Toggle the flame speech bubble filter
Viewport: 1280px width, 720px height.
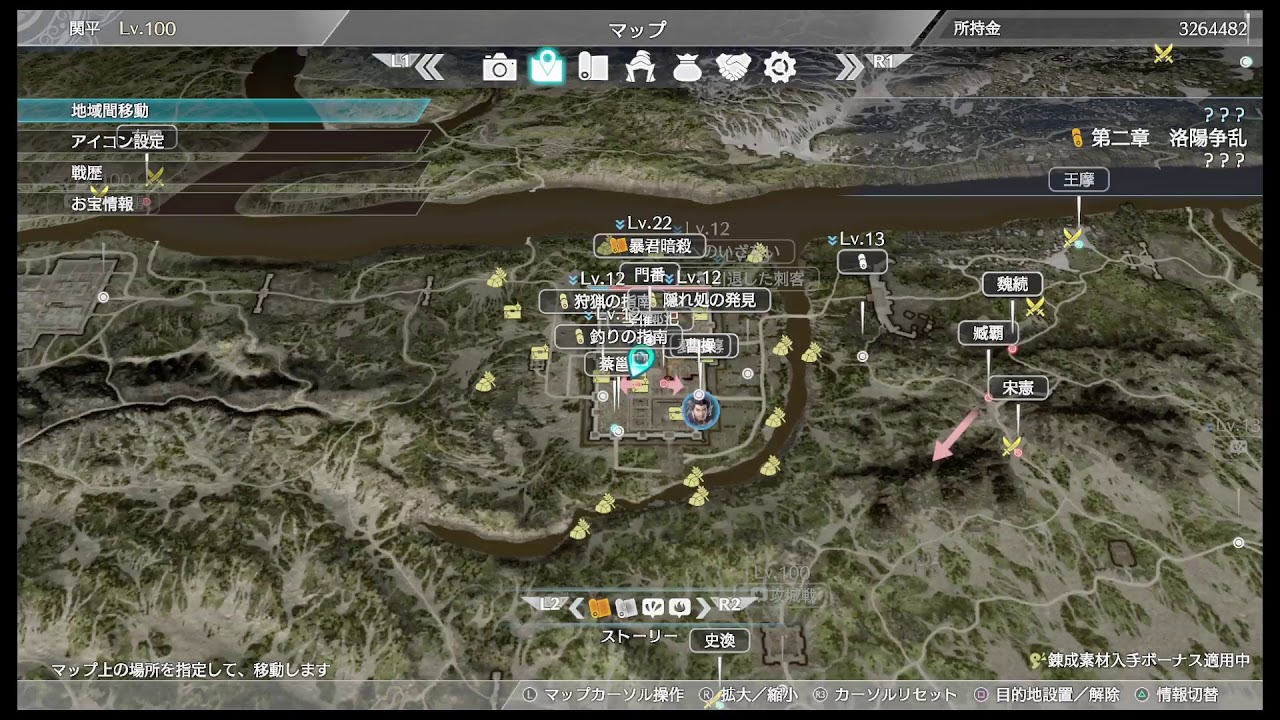pyautogui.click(x=679, y=607)
